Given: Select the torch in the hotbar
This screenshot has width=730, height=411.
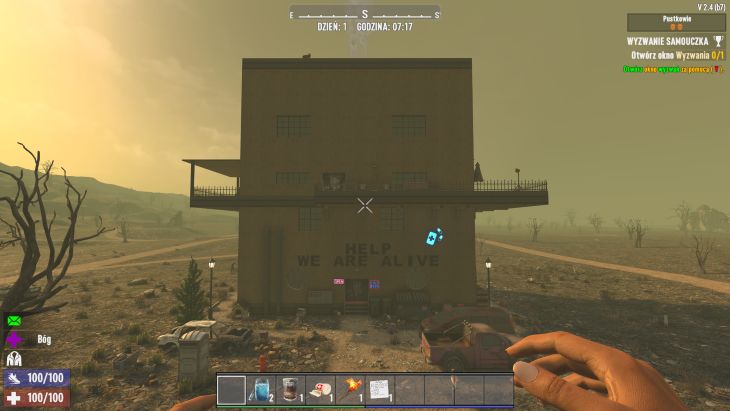Looking at the screenshot, I should tap(350, 390).
